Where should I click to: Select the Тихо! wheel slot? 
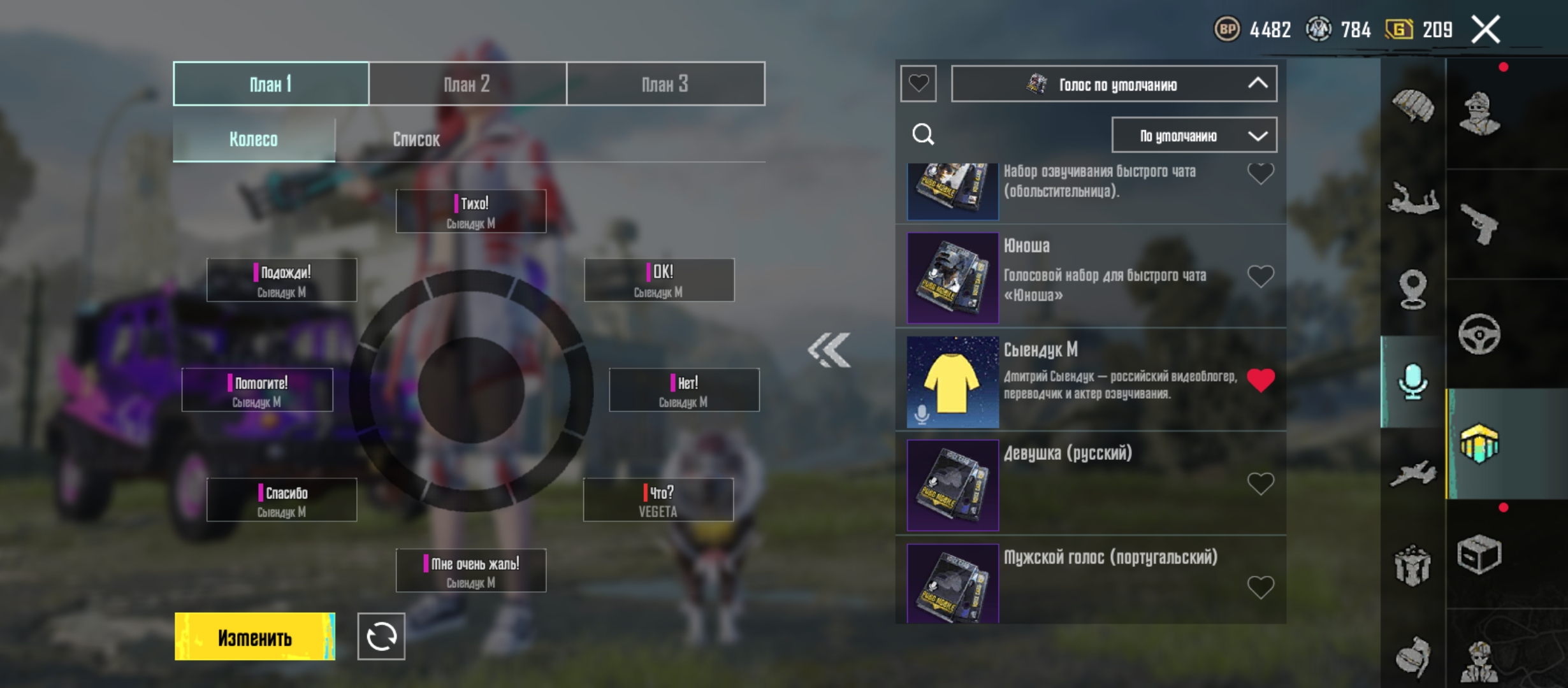pyautogui.click(x=471, y=211)
